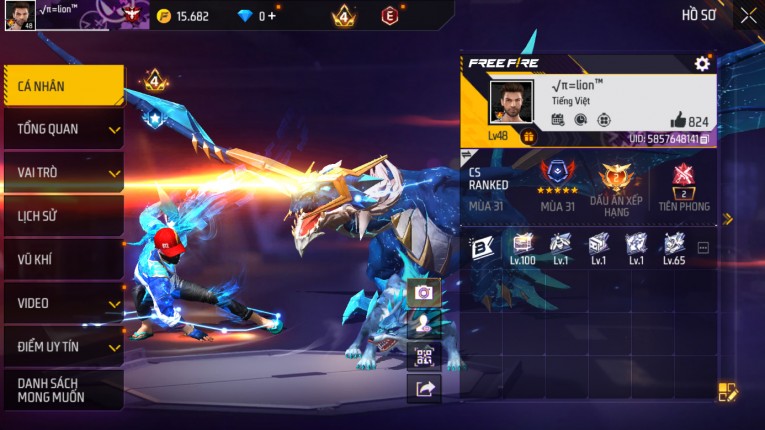Screen dimensions: 765x430
Task: Open profile settings gear icon
Action: 702,63
